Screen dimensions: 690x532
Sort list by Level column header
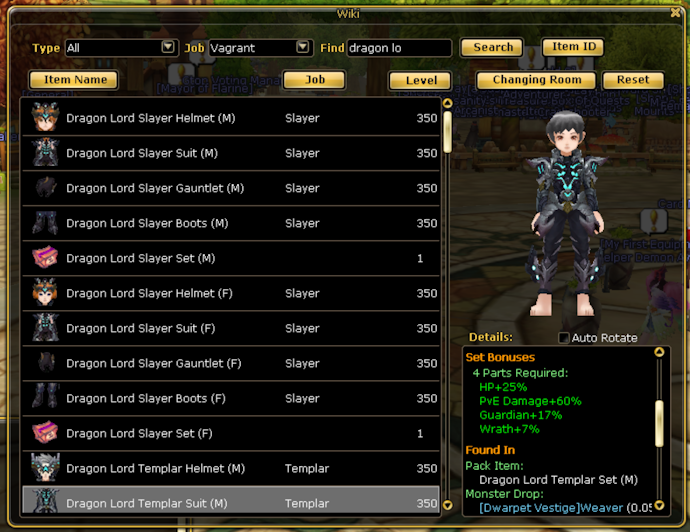(421, 81)
